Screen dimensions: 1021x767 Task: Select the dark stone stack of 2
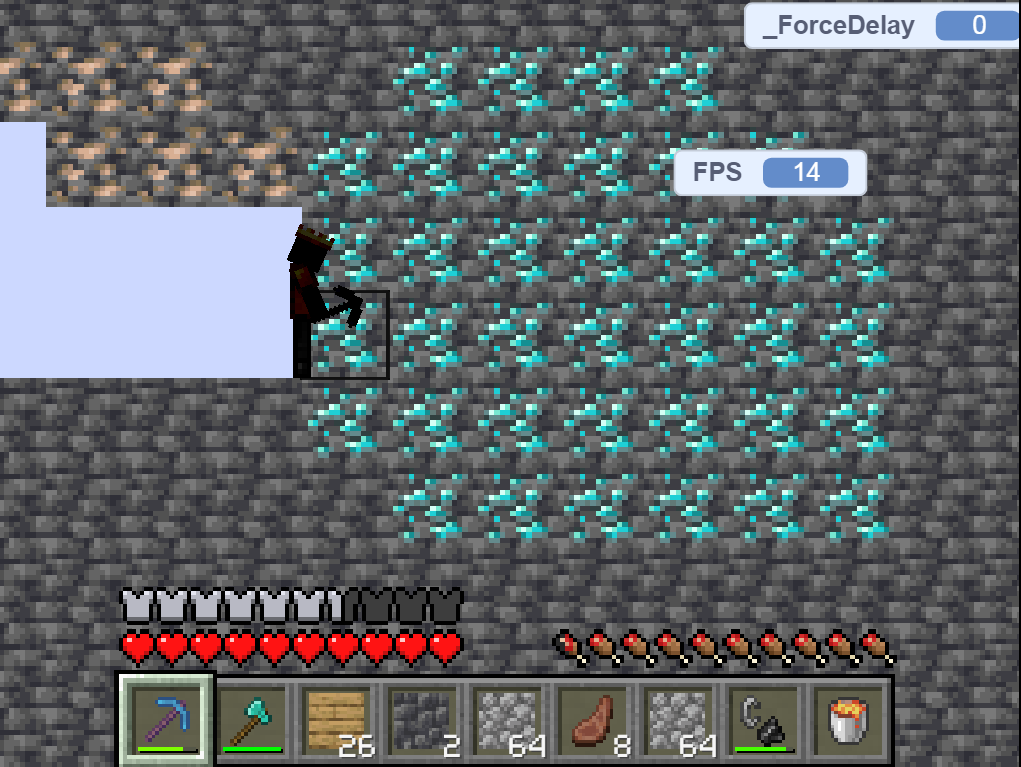click(x=422, y=720)
